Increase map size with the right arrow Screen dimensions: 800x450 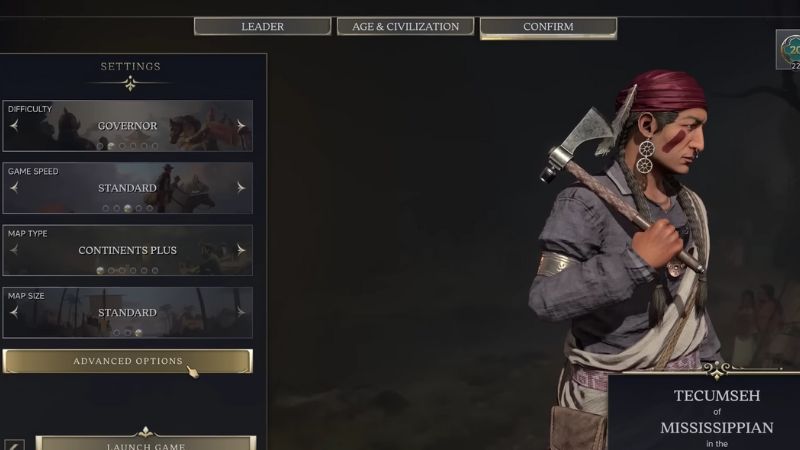click(x=241, y=312)
